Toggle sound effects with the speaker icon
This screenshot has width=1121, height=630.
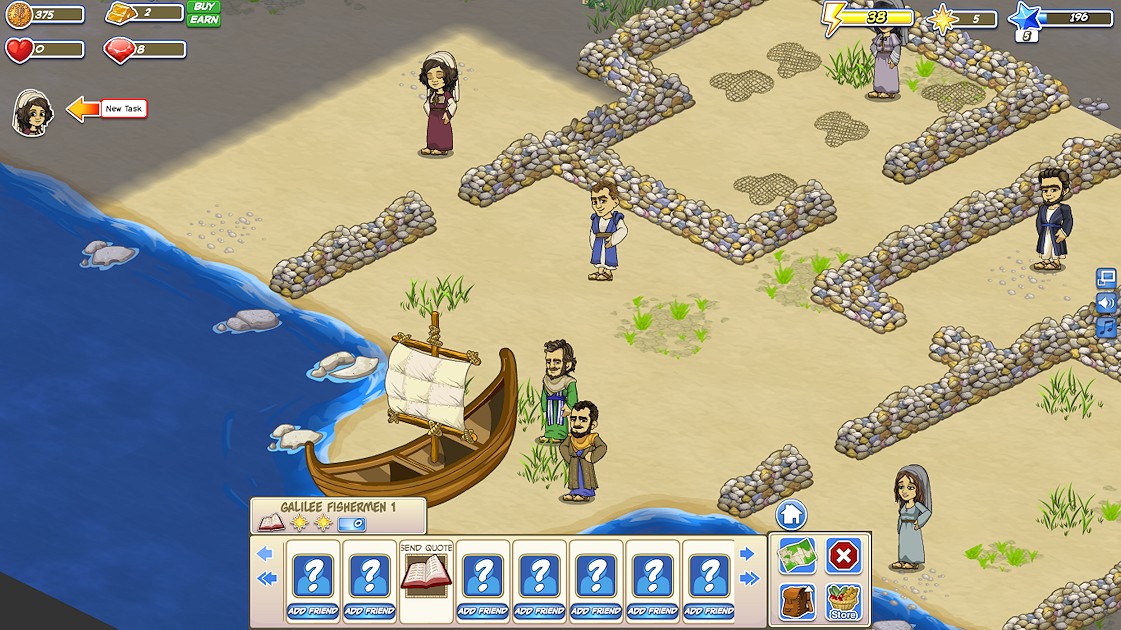coord(1106,303)
